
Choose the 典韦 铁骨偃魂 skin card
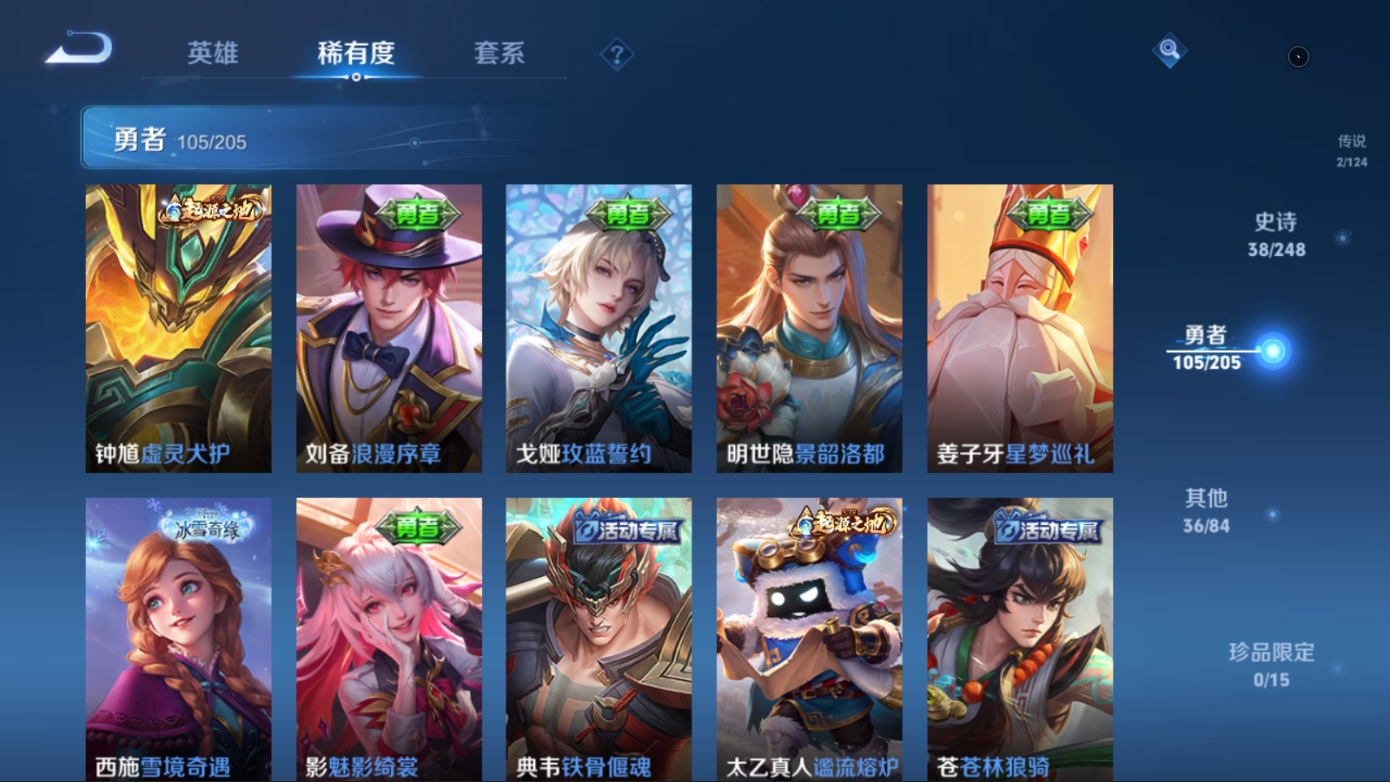[x=599, y=640]
